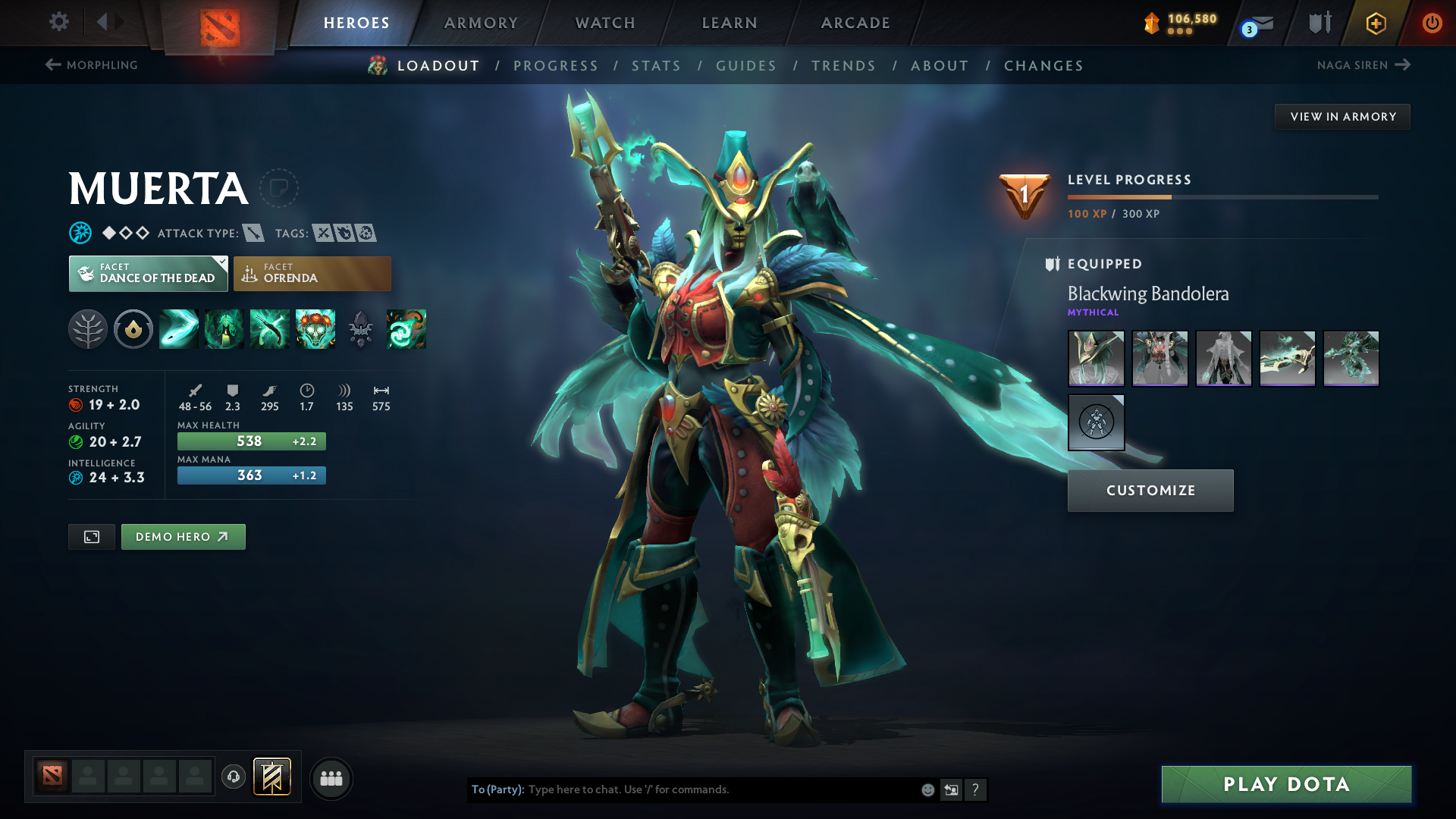
Task: Open the emoticon picker in the chat bar
Action: point(927,789)
